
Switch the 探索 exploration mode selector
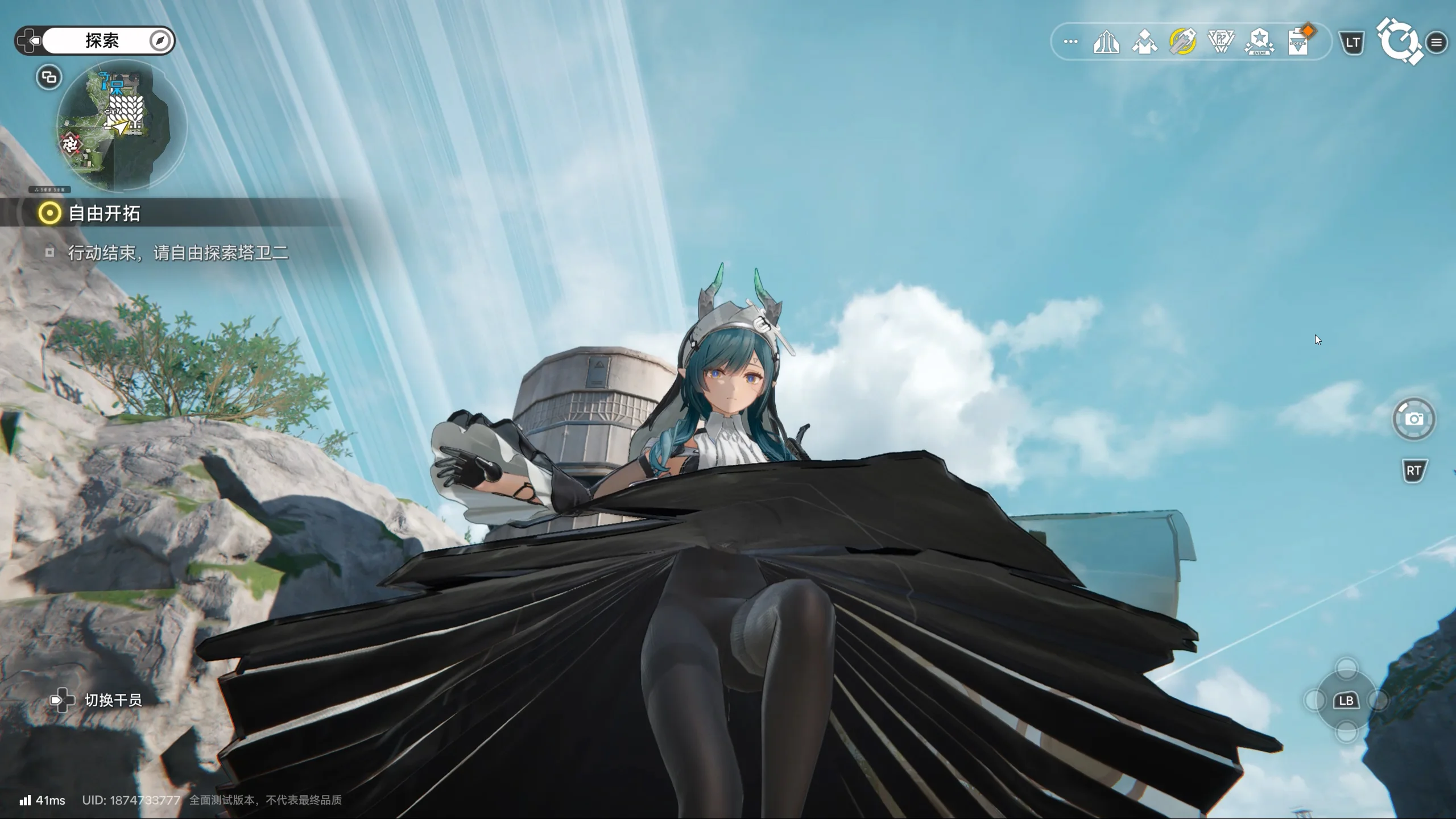(95, 40)
